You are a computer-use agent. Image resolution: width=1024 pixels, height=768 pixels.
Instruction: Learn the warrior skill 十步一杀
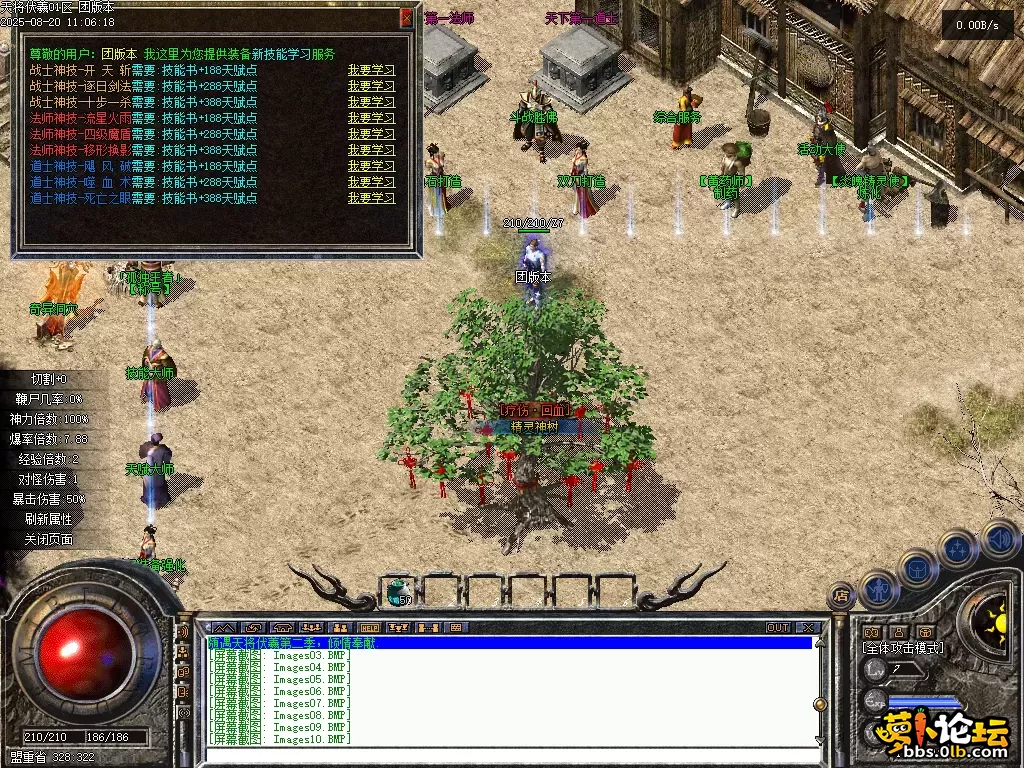(371, 102)
